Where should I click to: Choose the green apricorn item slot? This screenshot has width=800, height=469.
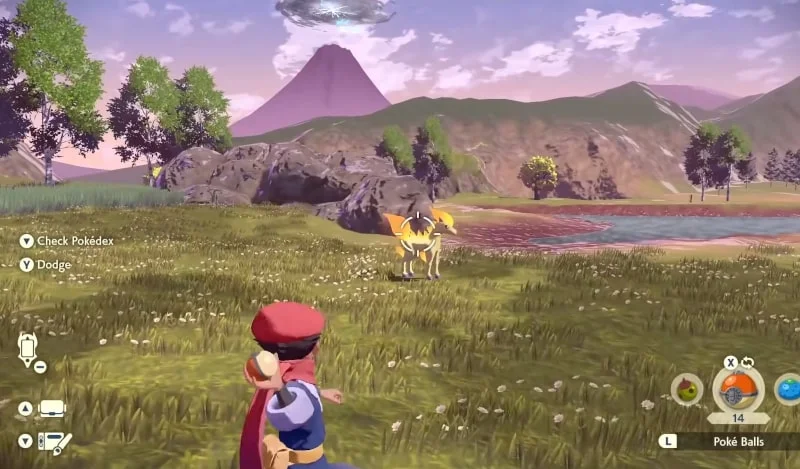pyautogui.click(x=687, y=390)
